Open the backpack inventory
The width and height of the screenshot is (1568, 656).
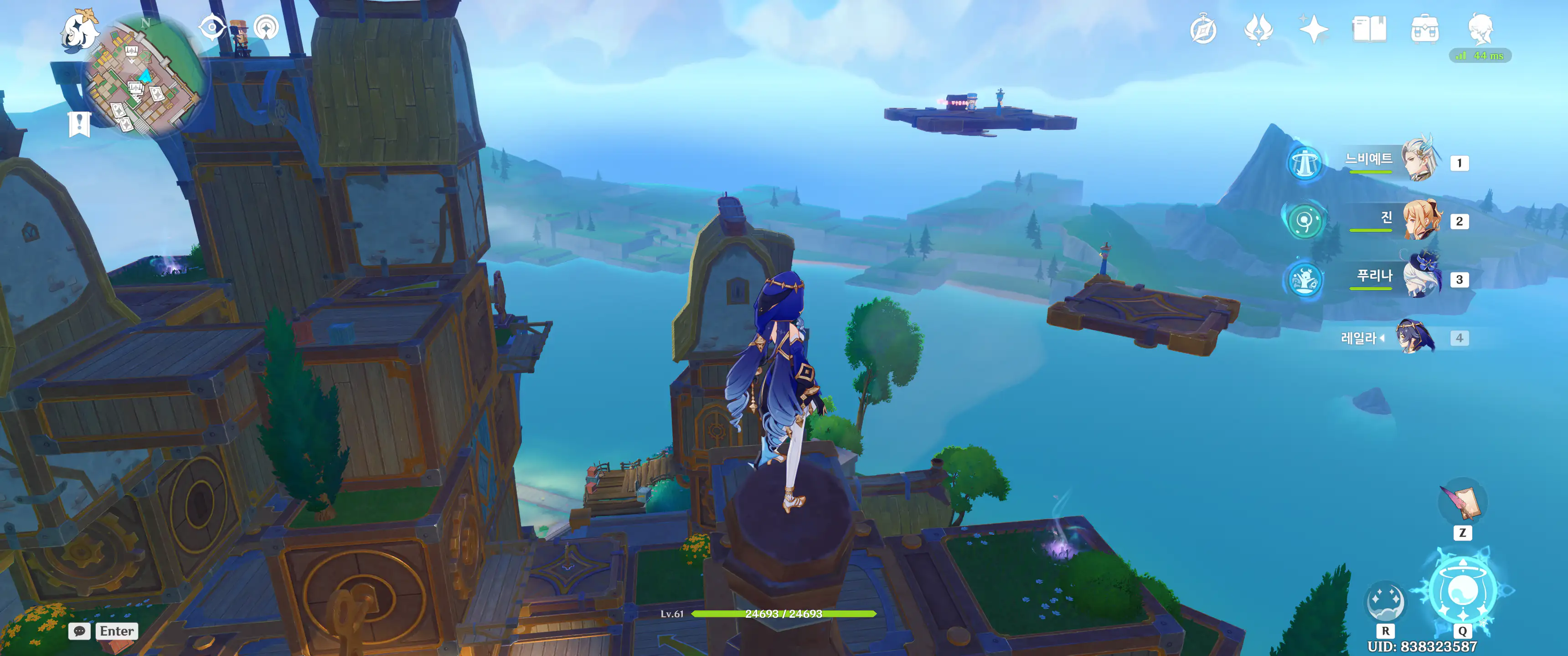(1424, 29)
